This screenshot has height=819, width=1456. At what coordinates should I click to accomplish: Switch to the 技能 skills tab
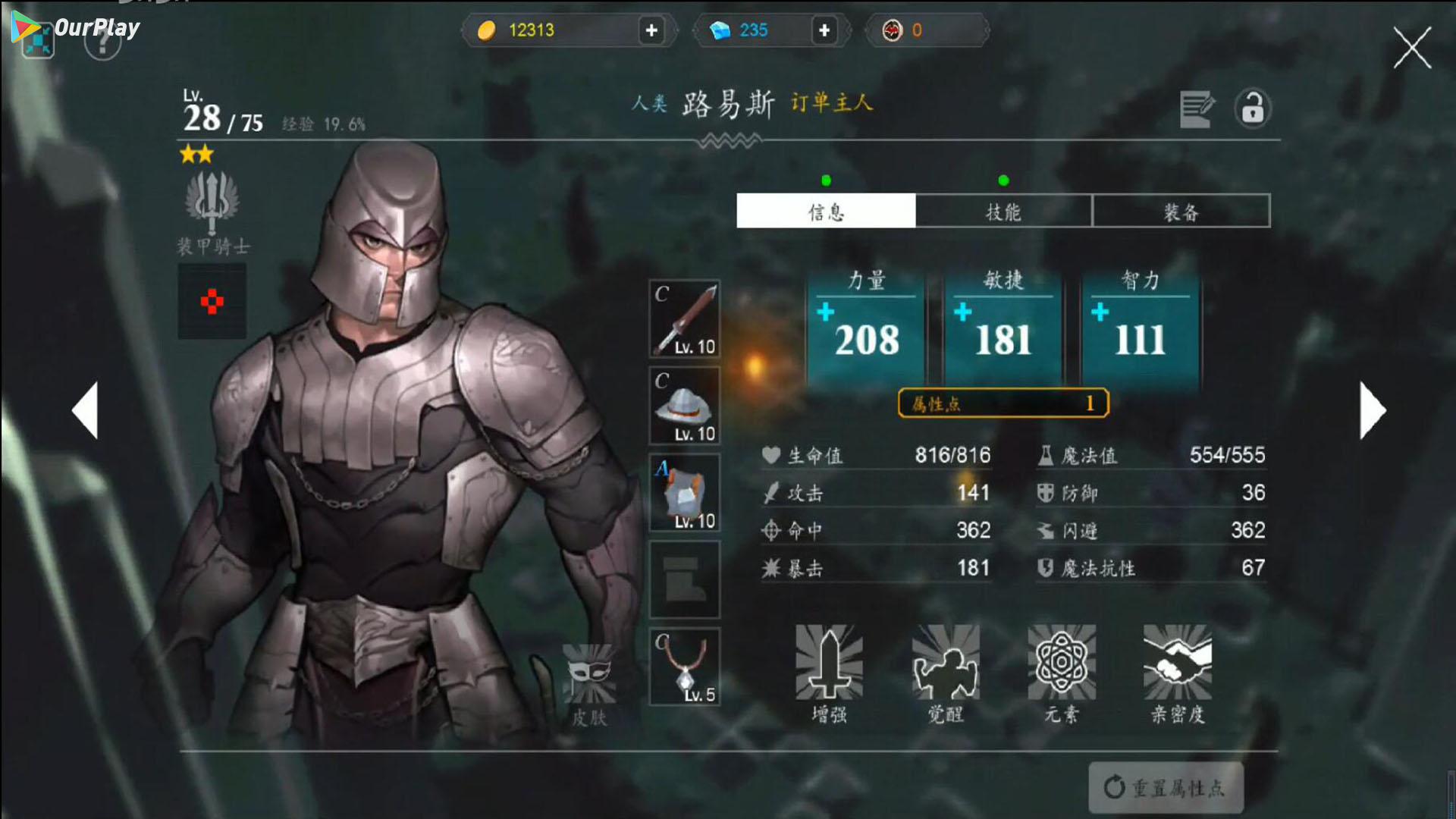click(1003, 212)
